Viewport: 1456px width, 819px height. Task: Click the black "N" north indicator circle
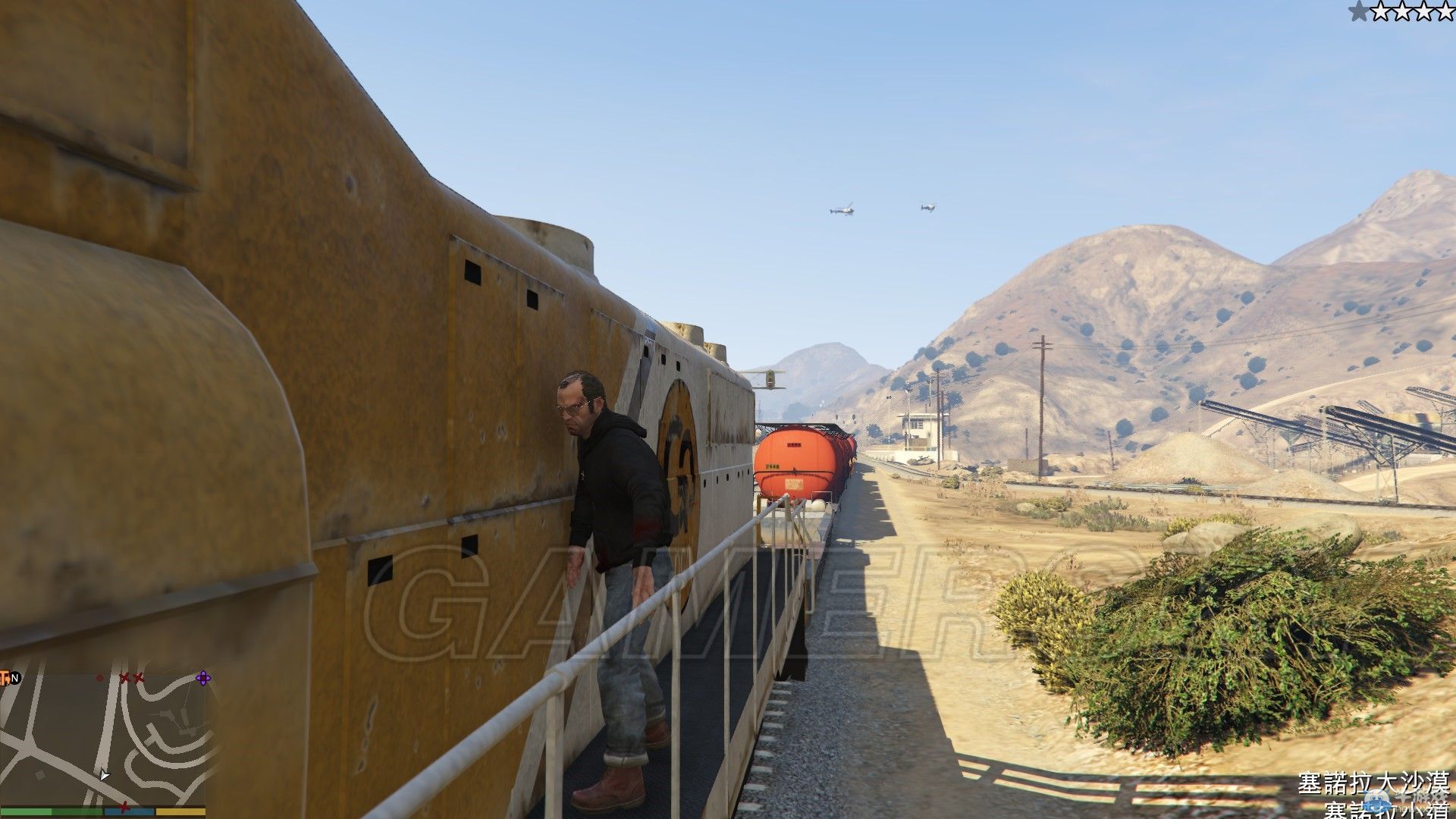pos(14,677)
